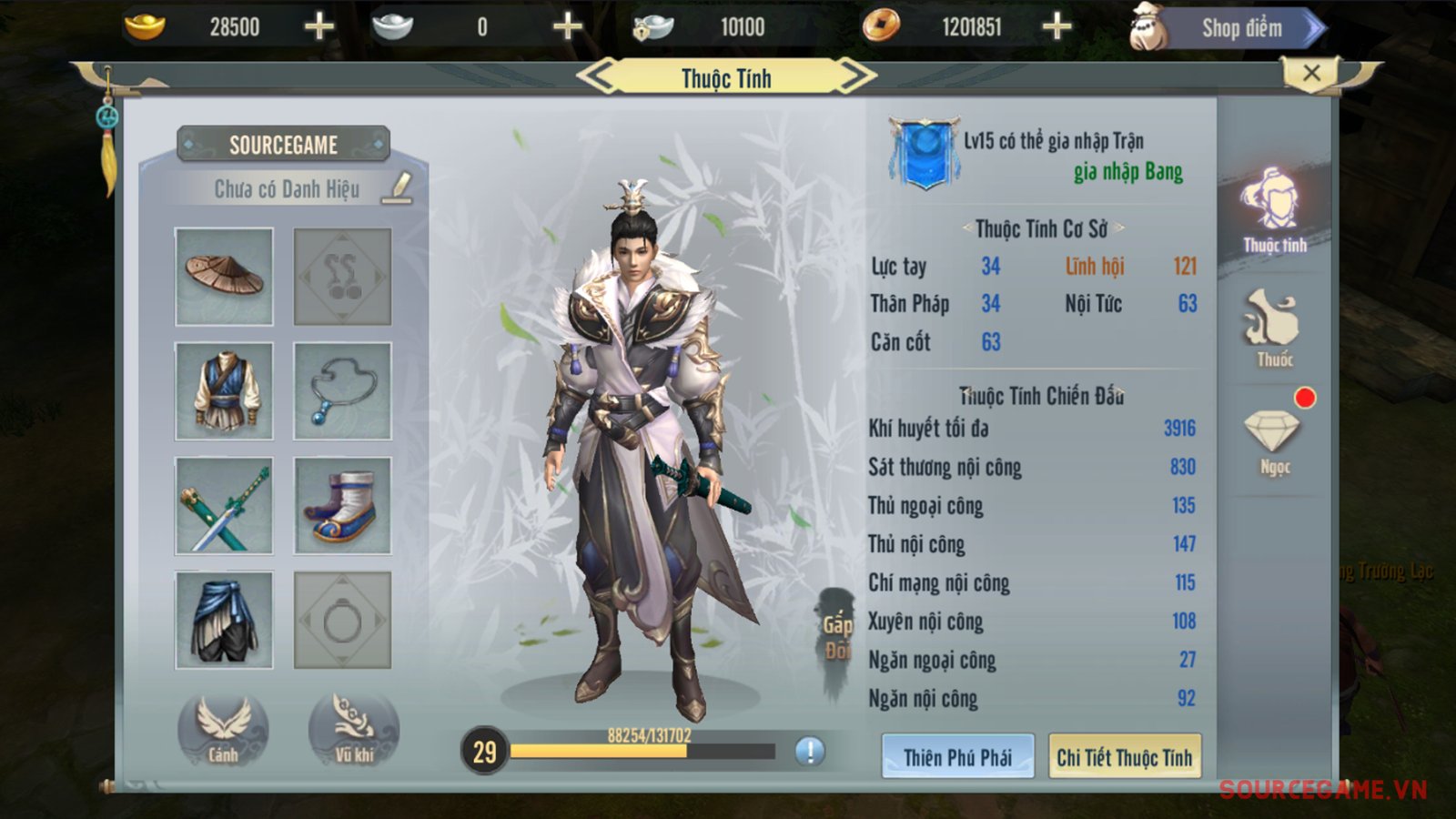This screenshot has width=1456, height=819.
Task: Click the gia nhập Bang link
Action: click(x=1127, y=172)
